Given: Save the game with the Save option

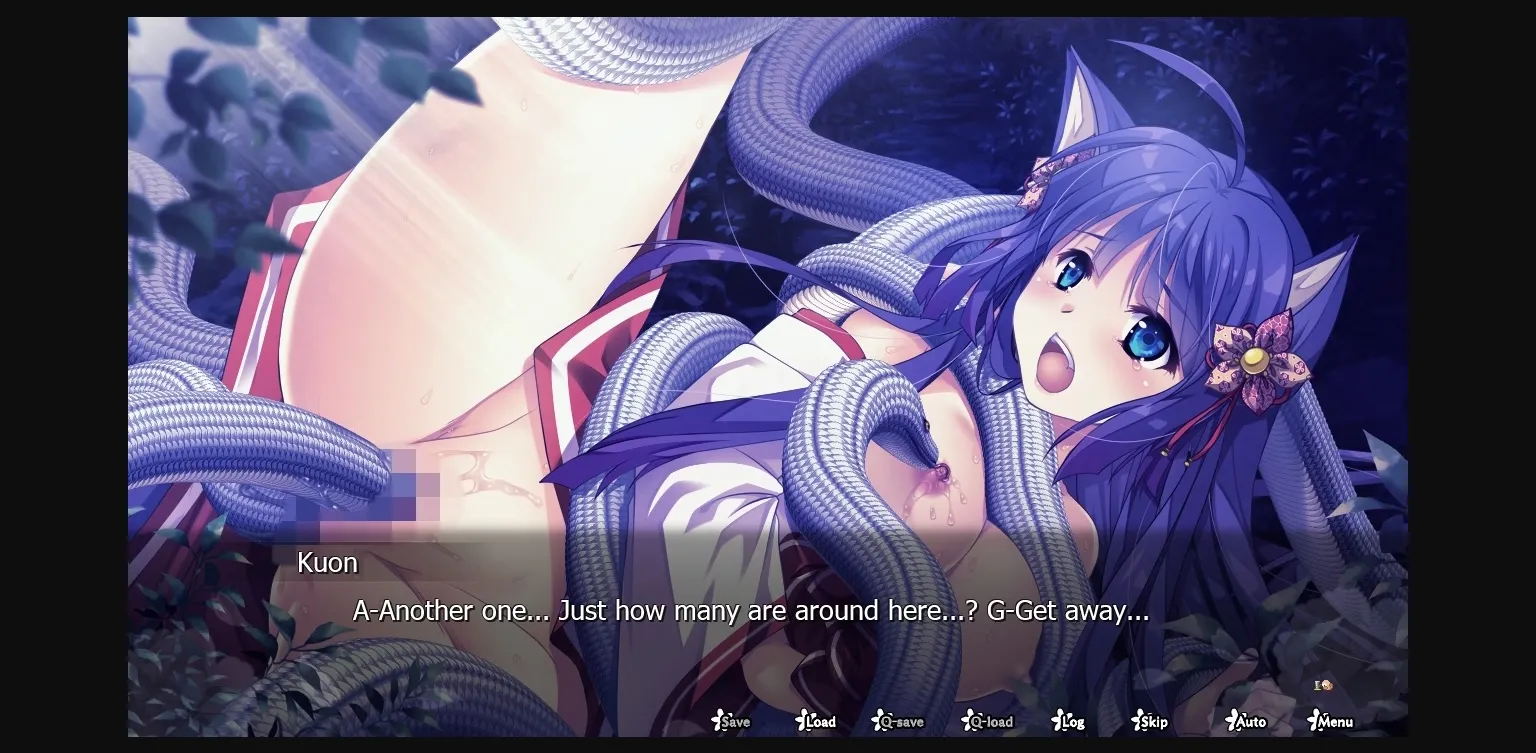Looking at the screenshot, I should pyautogui.click(x=733, y=721).
